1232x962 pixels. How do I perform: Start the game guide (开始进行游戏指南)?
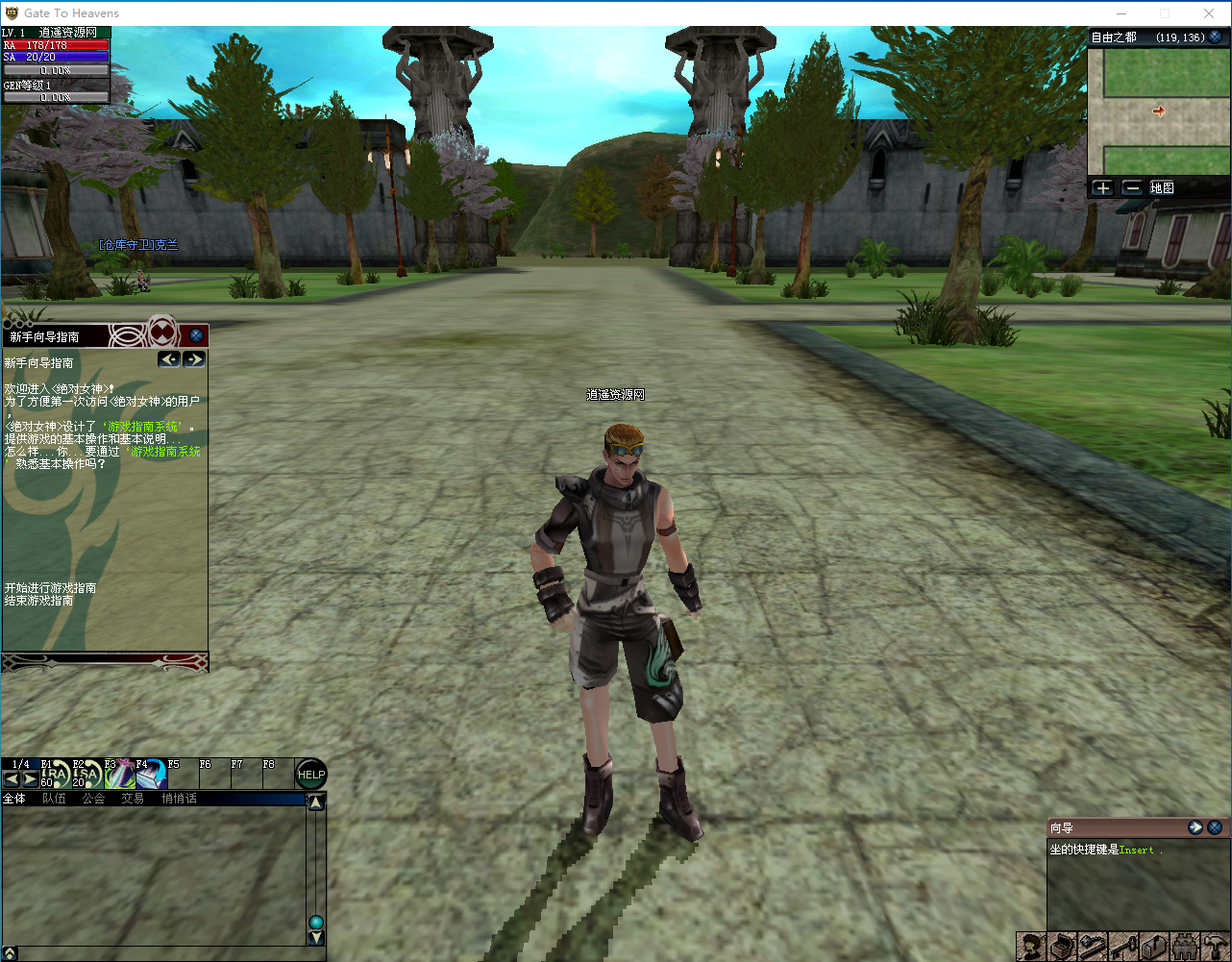pos(50,587)
